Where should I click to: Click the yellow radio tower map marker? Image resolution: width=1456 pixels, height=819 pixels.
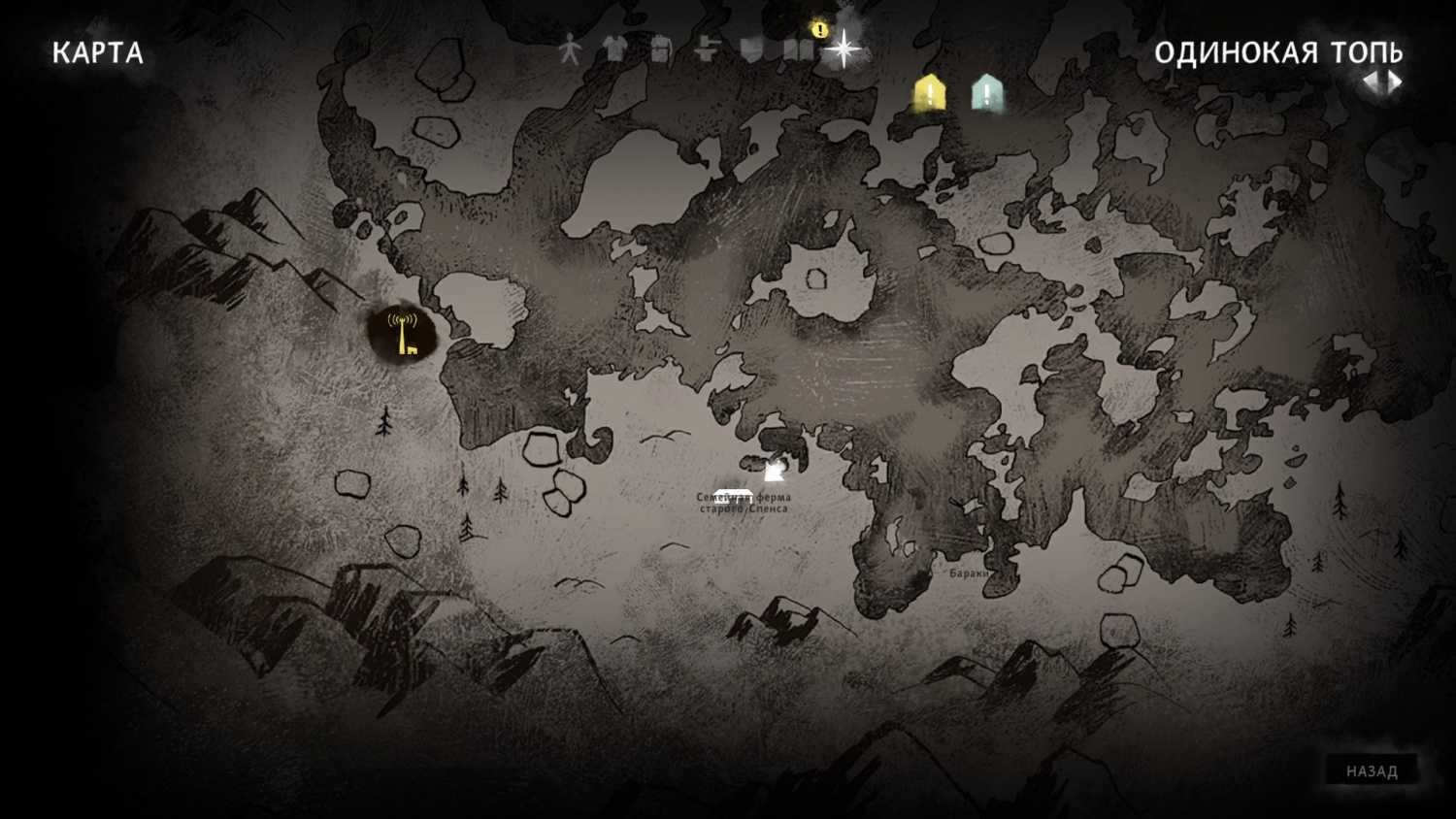402,333
